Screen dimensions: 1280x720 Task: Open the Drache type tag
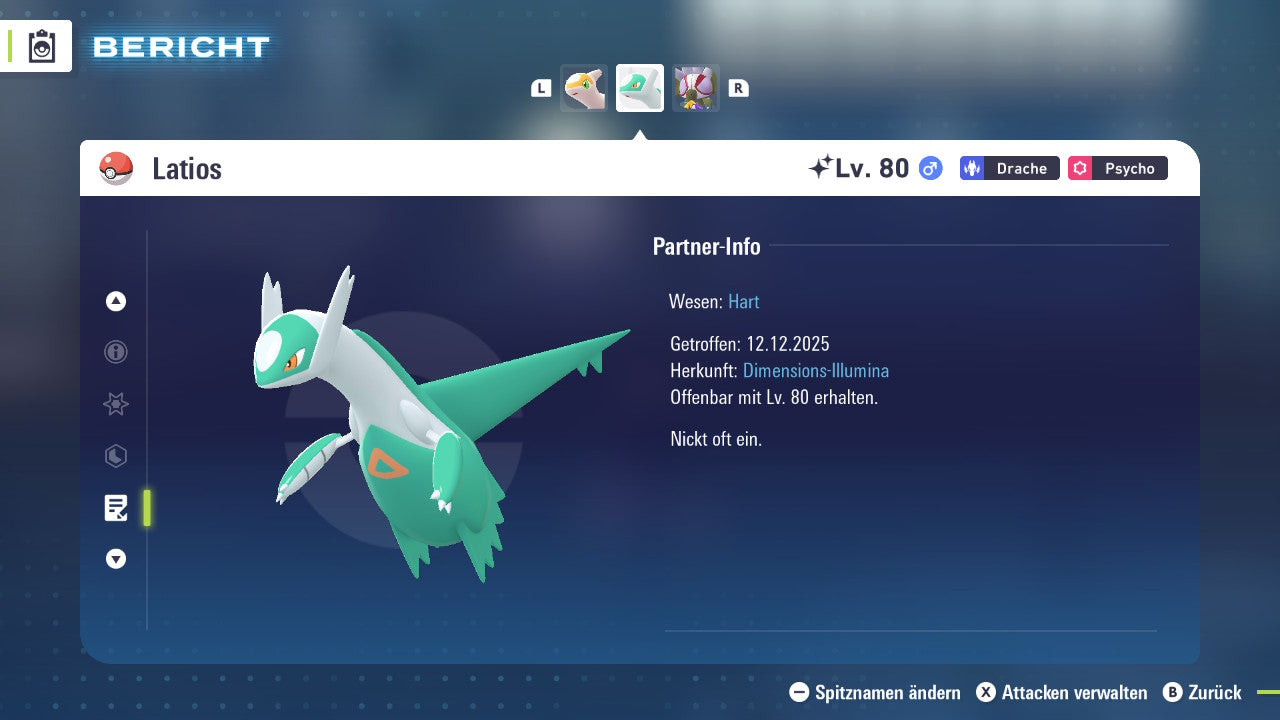pyautogui.click(x=1009, y=168)
